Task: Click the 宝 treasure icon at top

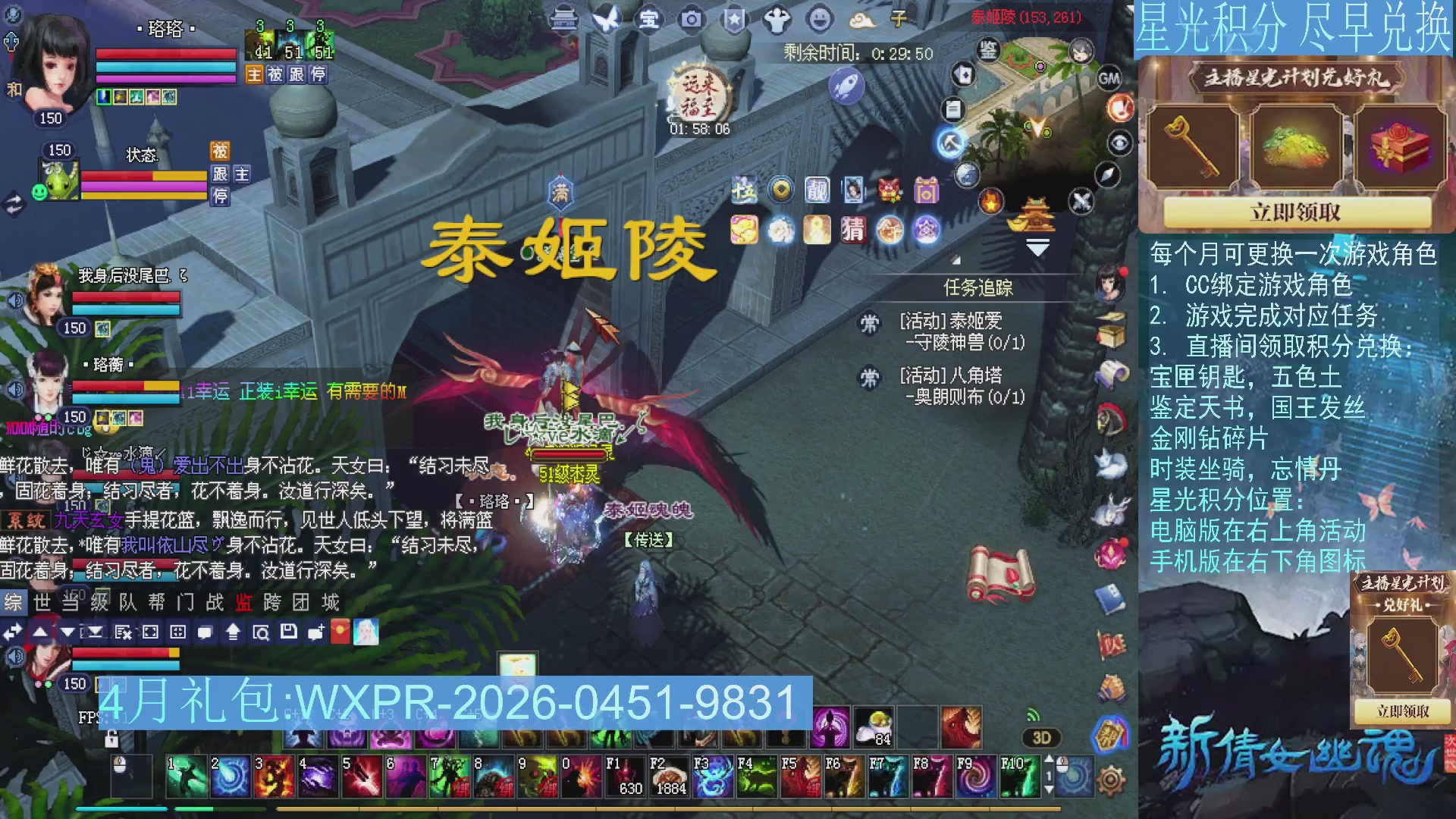Action: (x=649, y=17)
